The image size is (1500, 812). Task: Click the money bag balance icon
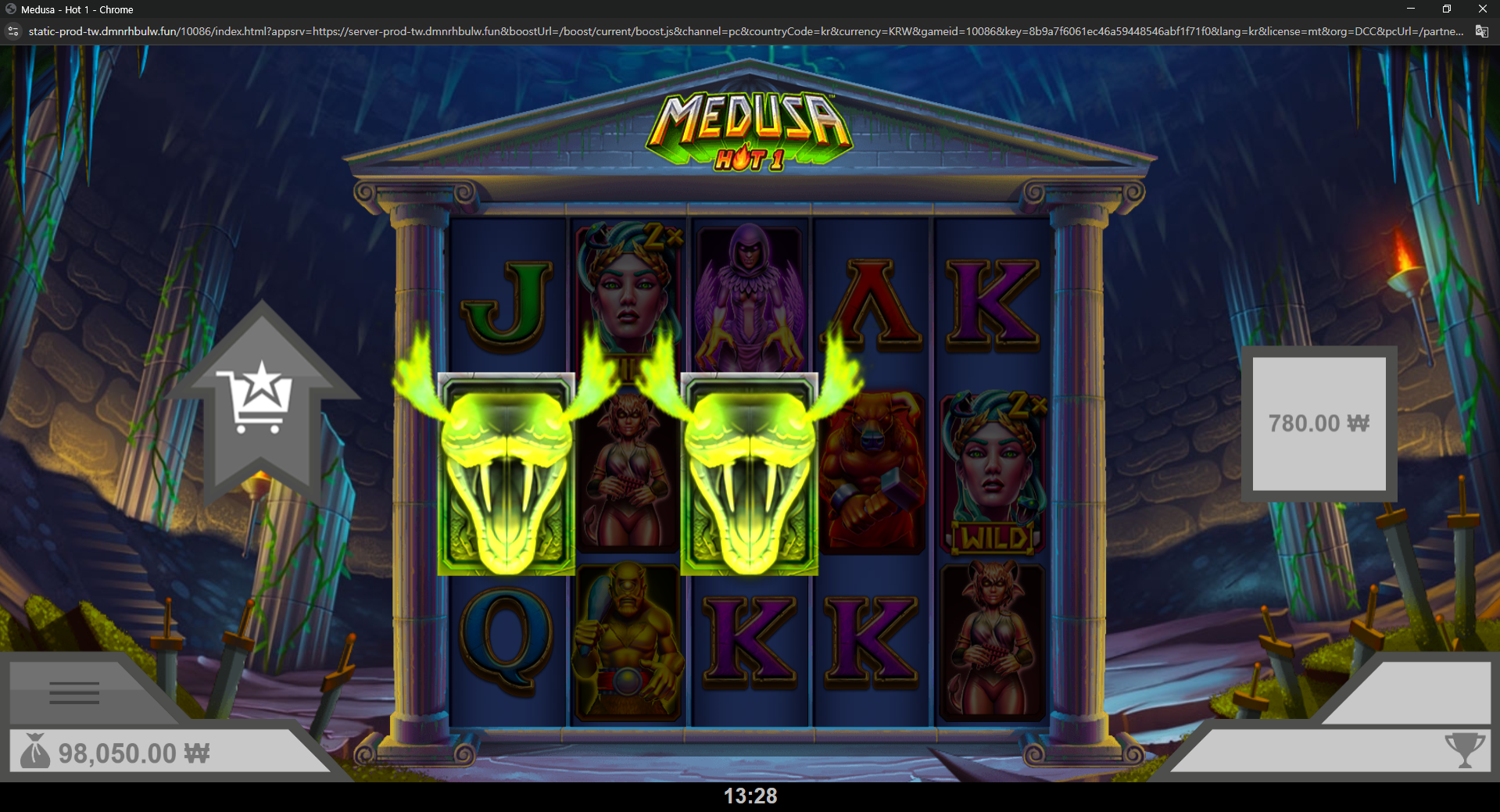click(35, 752)
